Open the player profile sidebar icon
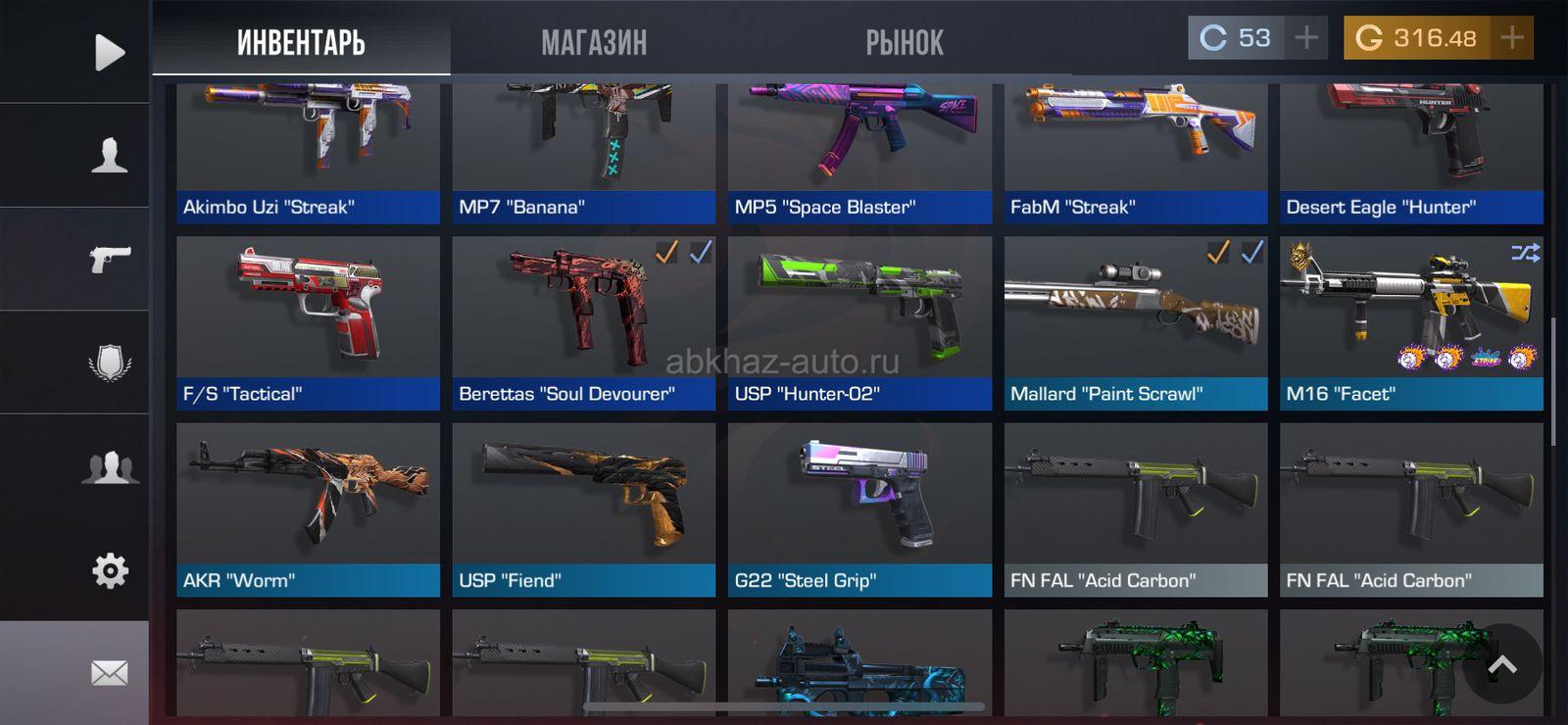 (109, 155)
